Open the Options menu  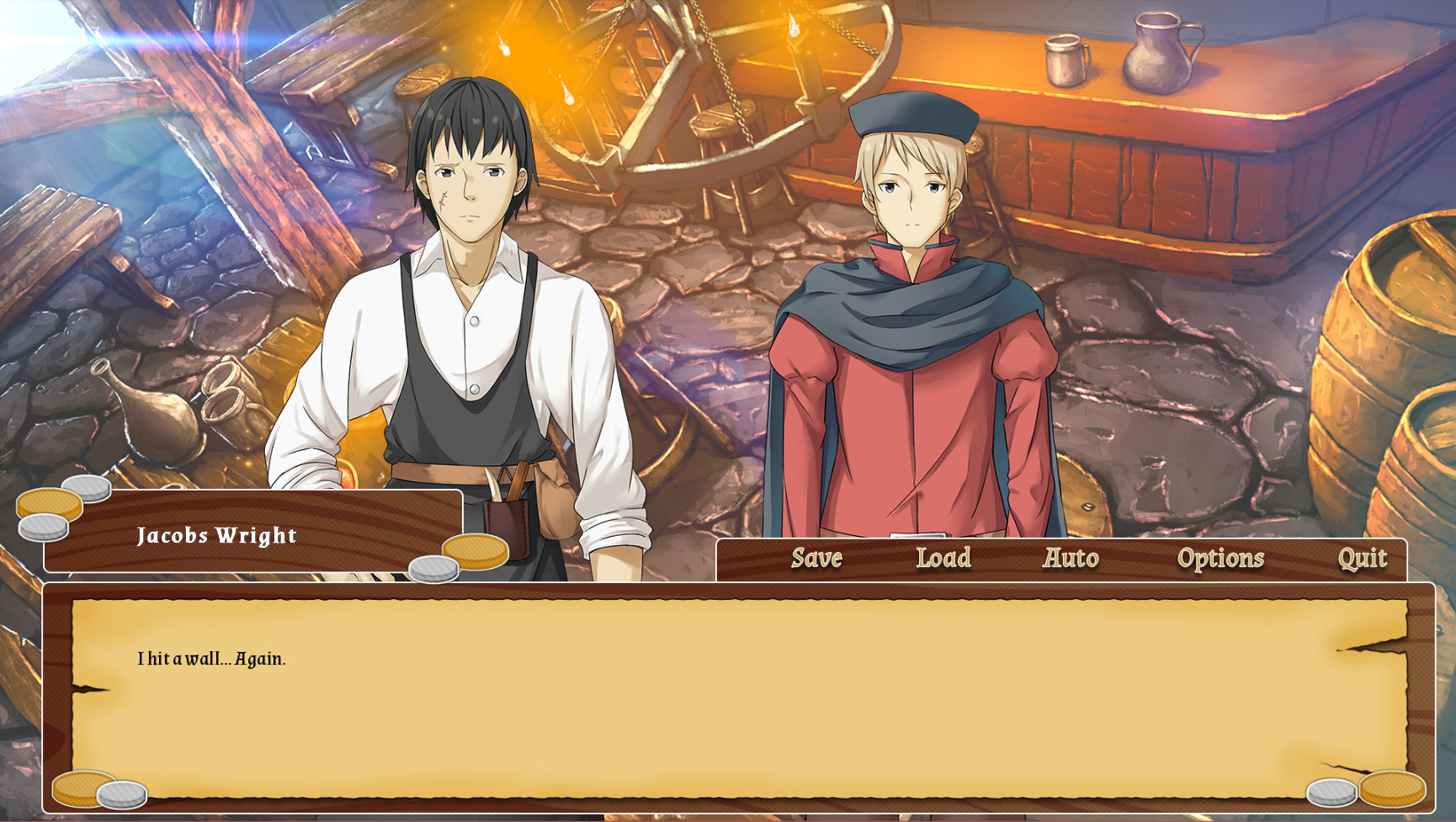1222,558
